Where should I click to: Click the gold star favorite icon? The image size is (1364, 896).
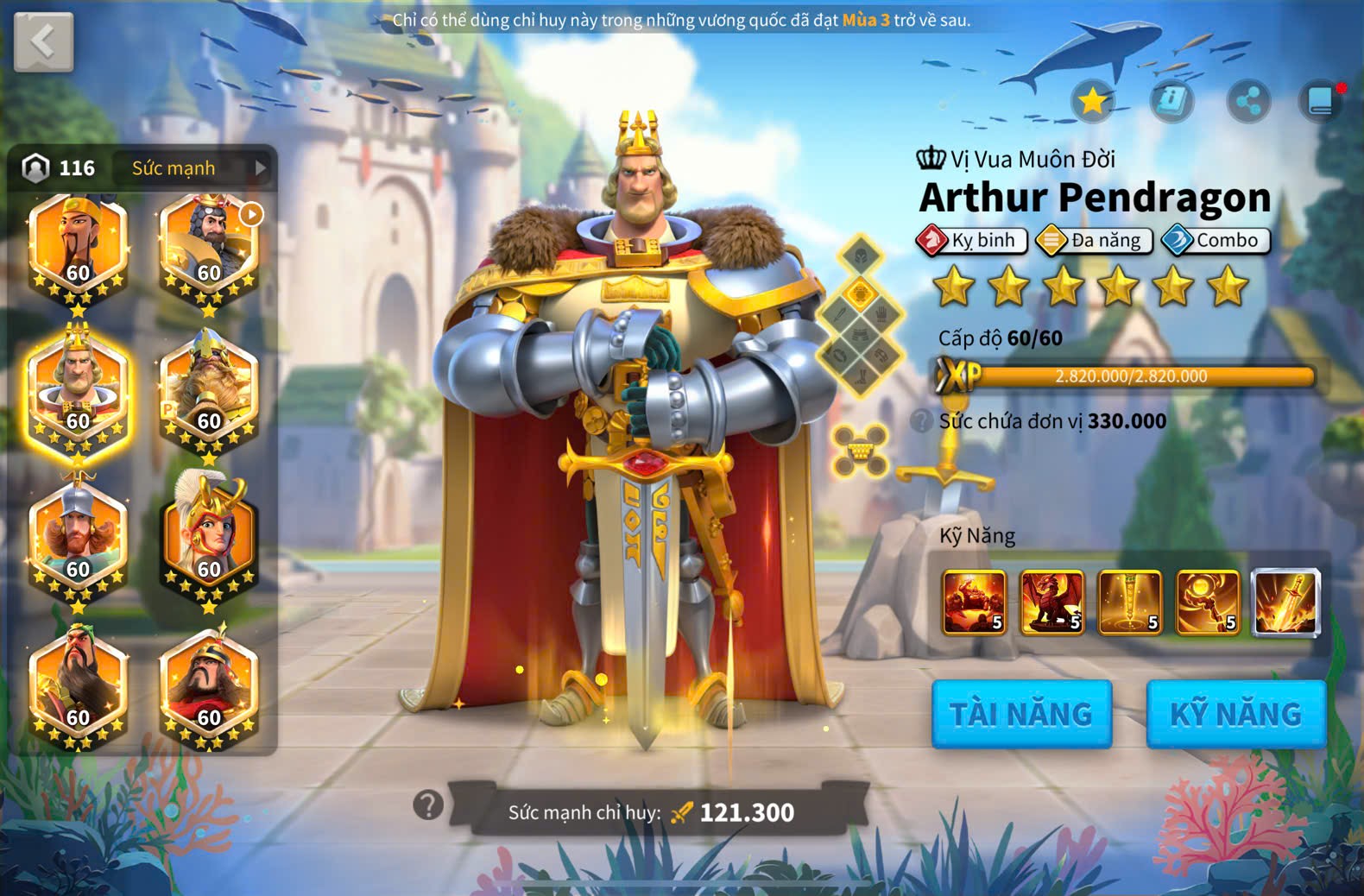(x=1093, y=101)
